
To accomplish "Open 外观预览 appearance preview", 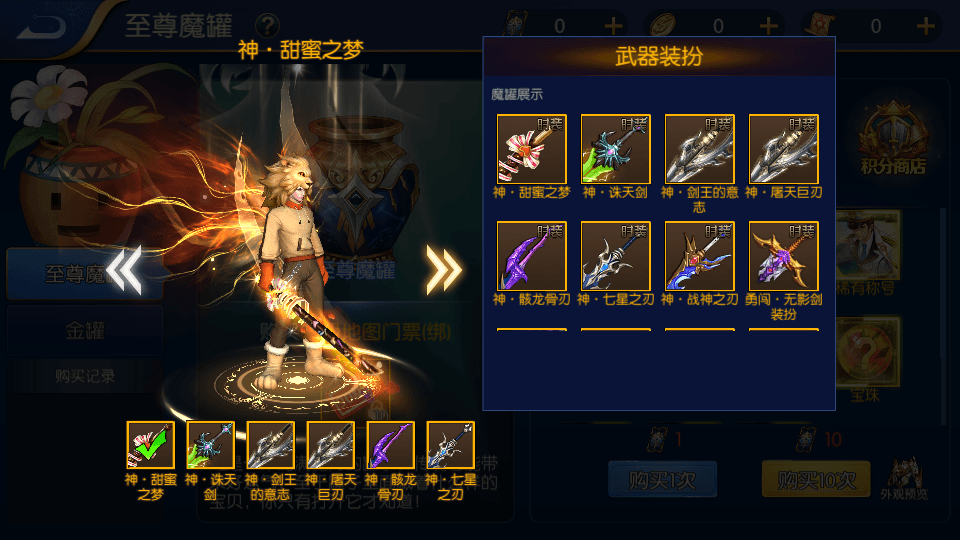I will pos(904,479).
